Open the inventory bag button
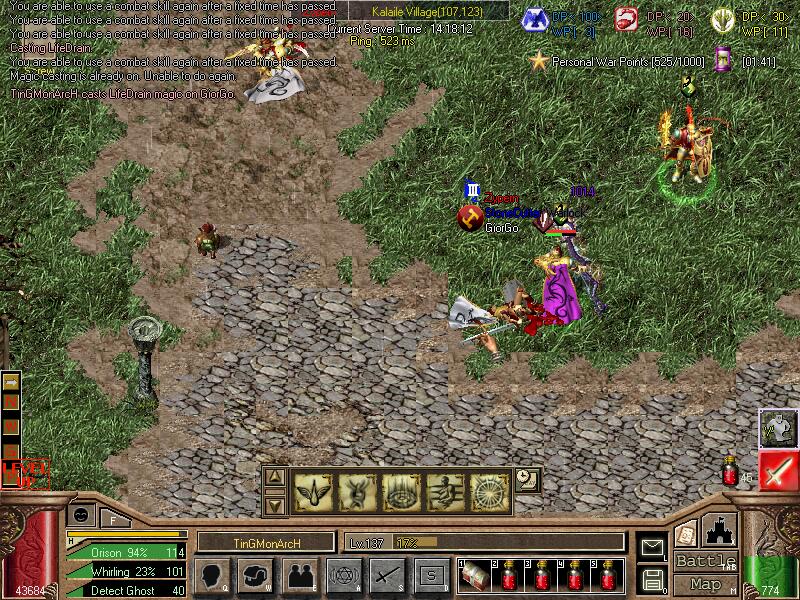800x600 pixels. tap(256, 575)
